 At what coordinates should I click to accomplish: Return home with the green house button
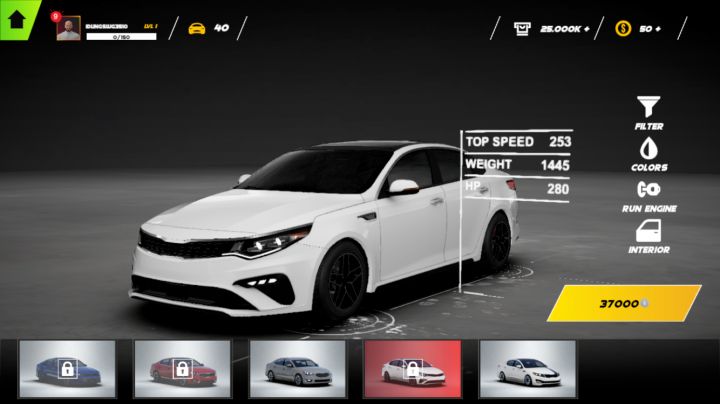point(17,16)
